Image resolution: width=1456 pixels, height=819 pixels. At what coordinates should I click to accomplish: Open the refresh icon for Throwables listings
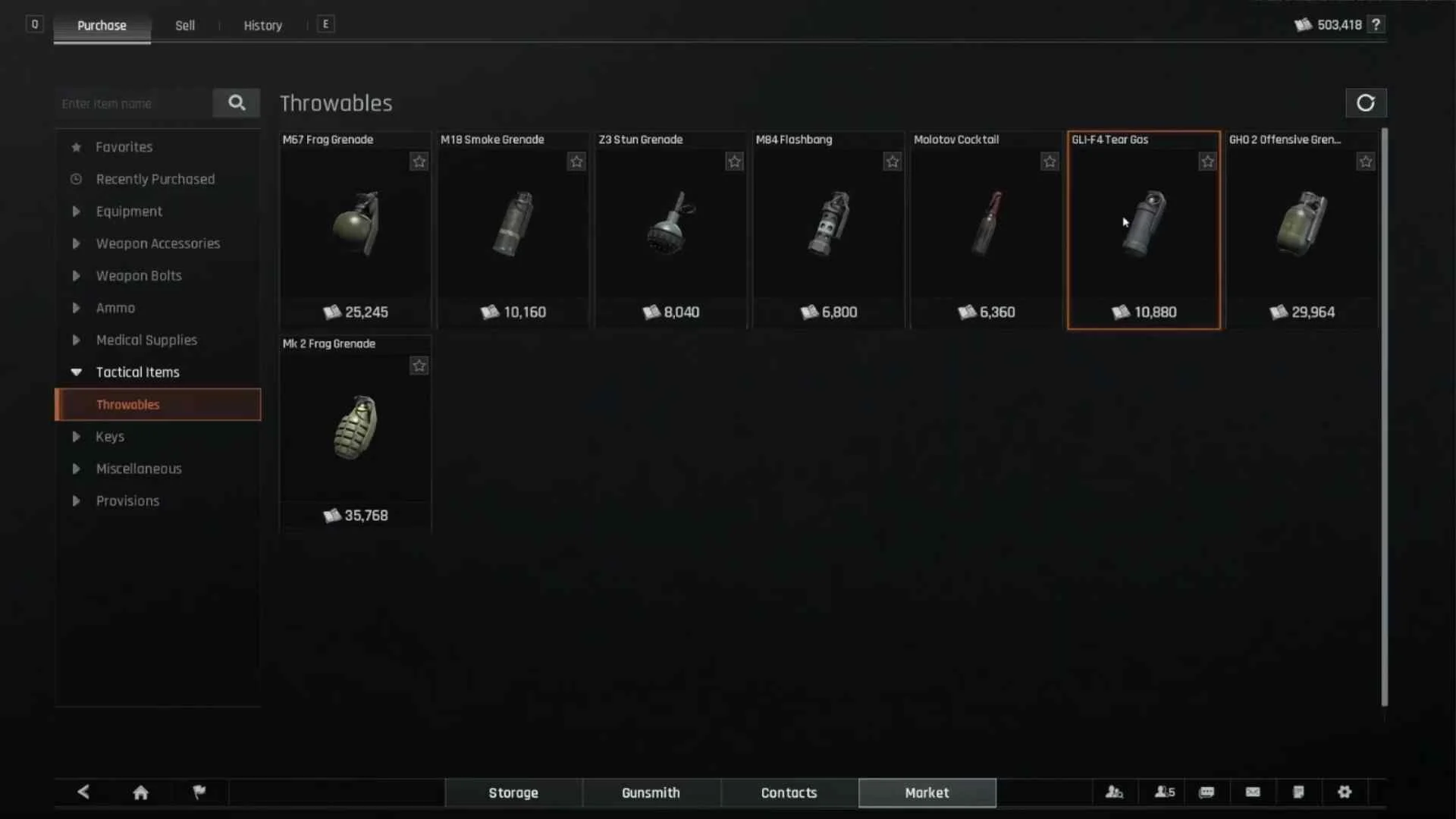pos(1366,103)
